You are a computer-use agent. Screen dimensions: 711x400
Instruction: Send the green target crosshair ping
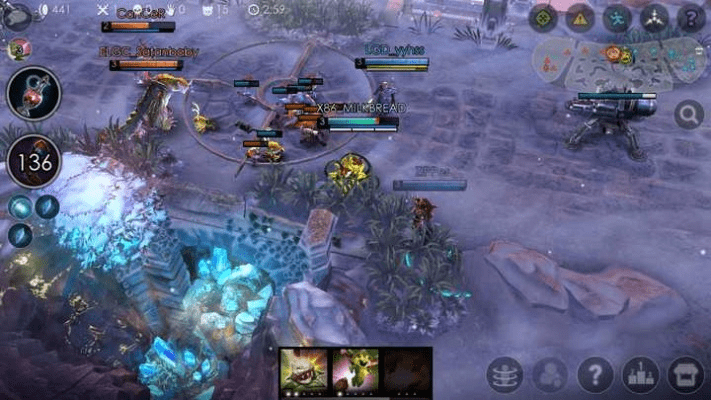[x=543, y=17]
